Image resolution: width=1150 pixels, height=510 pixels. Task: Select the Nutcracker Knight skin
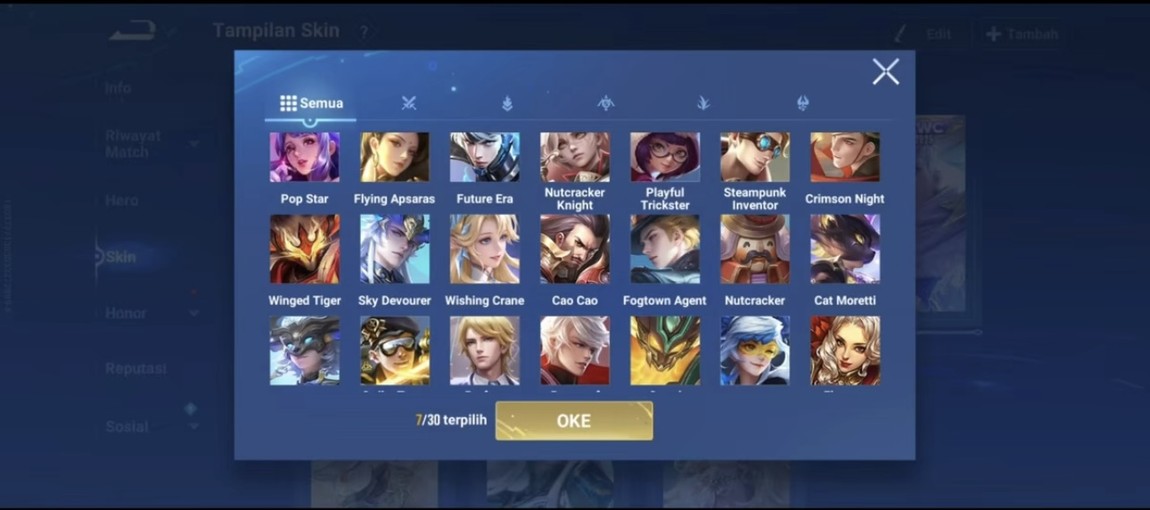(575, 158)
